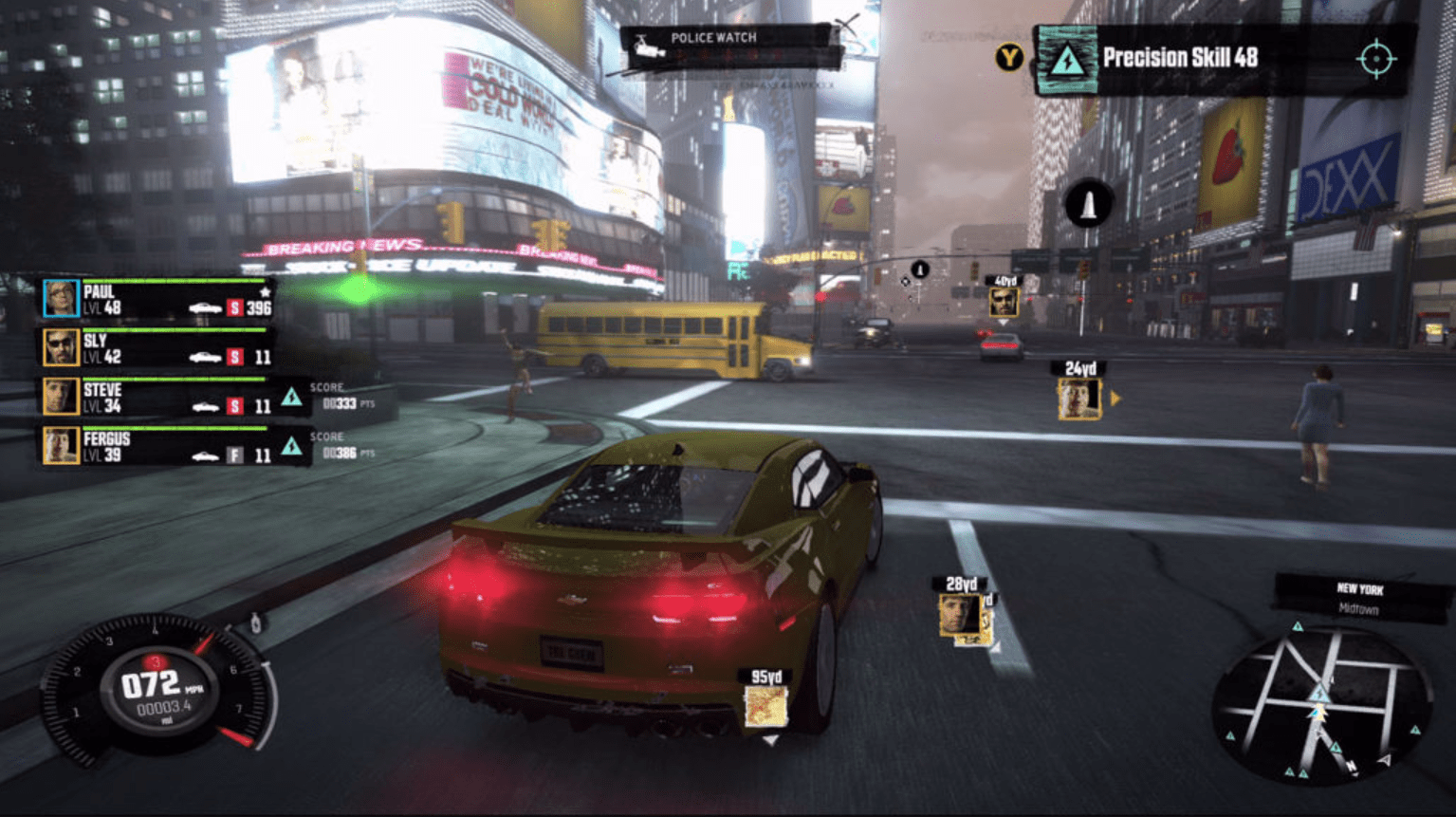
Task: Select Paul's player portrait
Action: coord(62,299)
